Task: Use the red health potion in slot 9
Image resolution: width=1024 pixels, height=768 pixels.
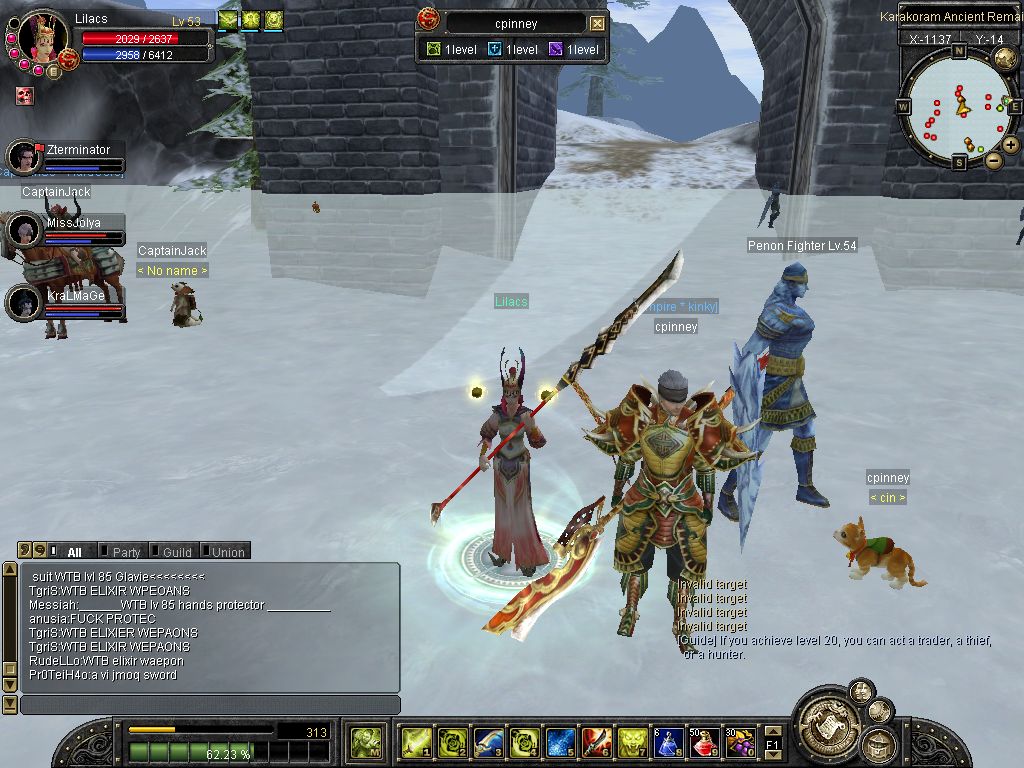Action: click(704, 742)
